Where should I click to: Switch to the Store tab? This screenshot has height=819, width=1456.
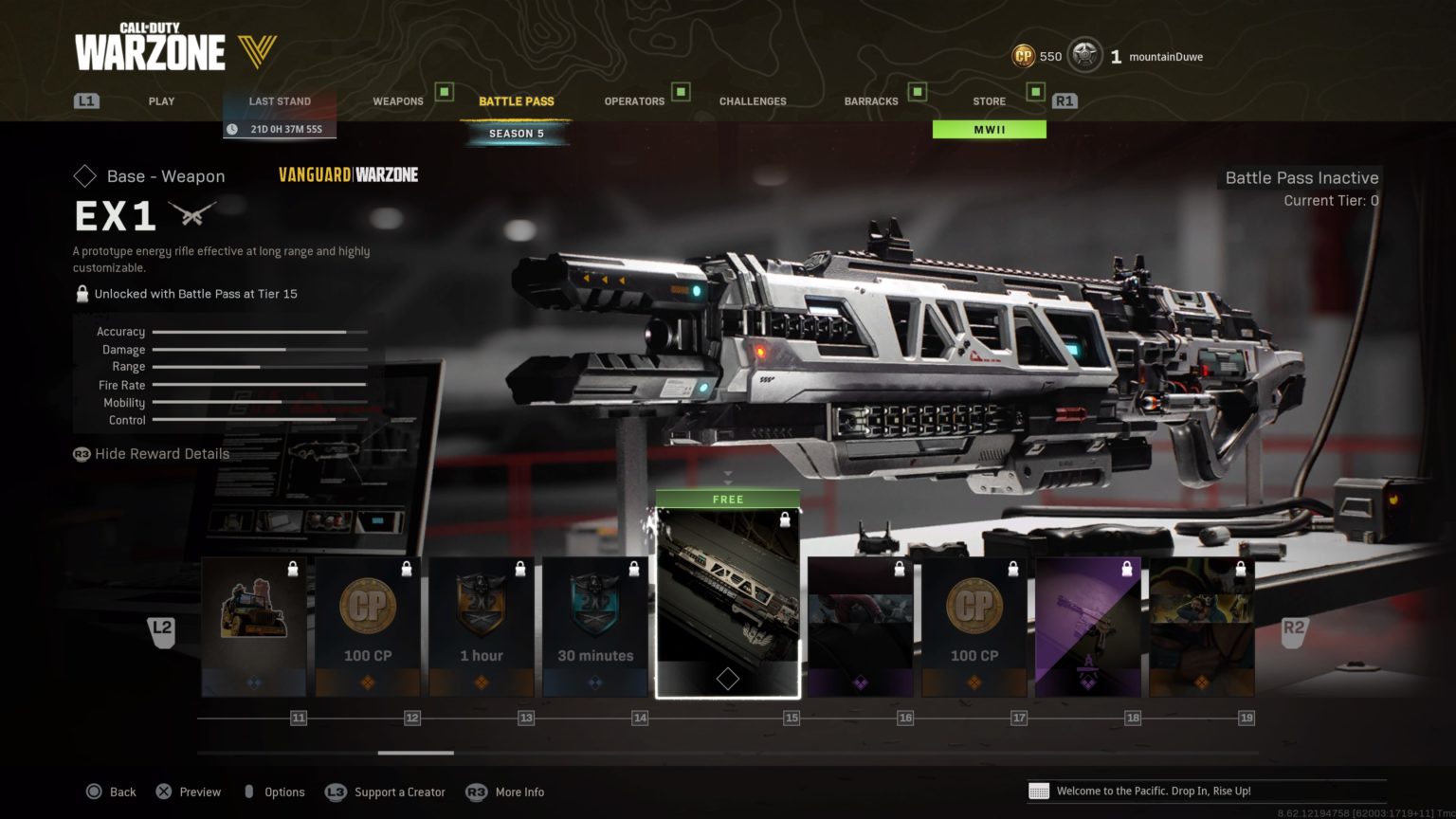[989, 100]
